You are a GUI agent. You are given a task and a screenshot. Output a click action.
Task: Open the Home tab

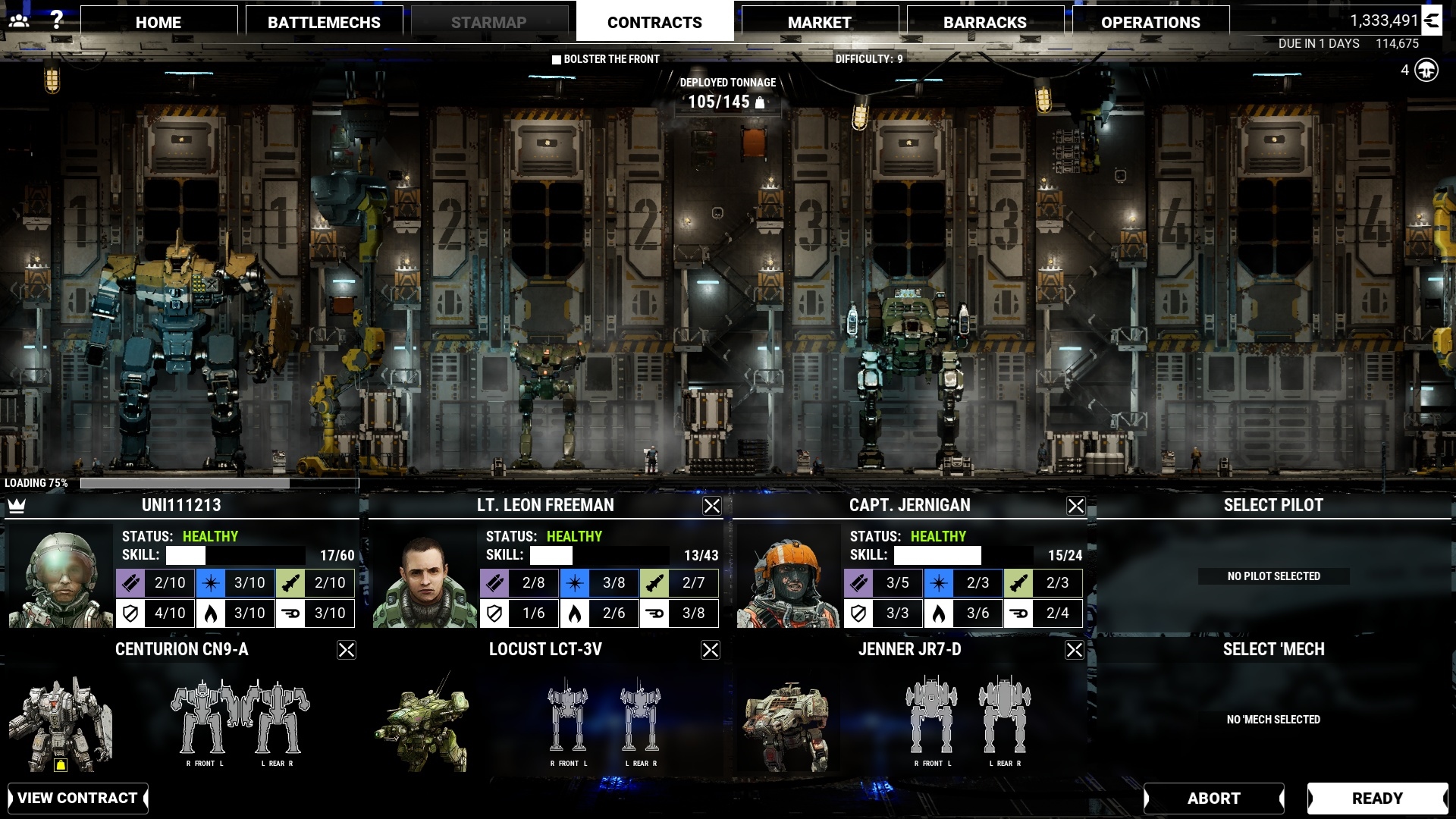click(x=158, y=23)
